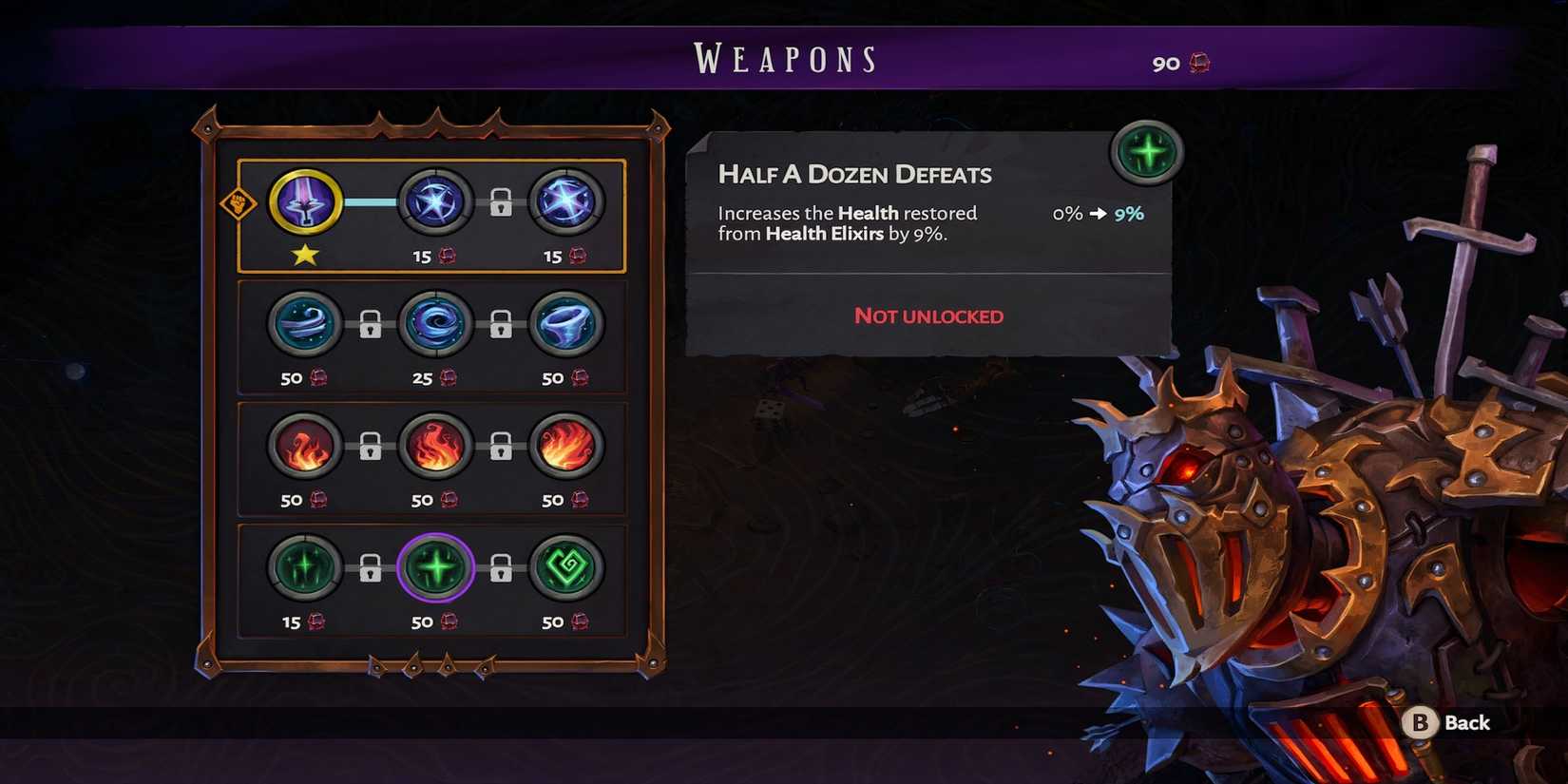This screenshot has height=784, width=1568.
Task: Select the second sword upgrade costing 15
Action: pos(436,202)
